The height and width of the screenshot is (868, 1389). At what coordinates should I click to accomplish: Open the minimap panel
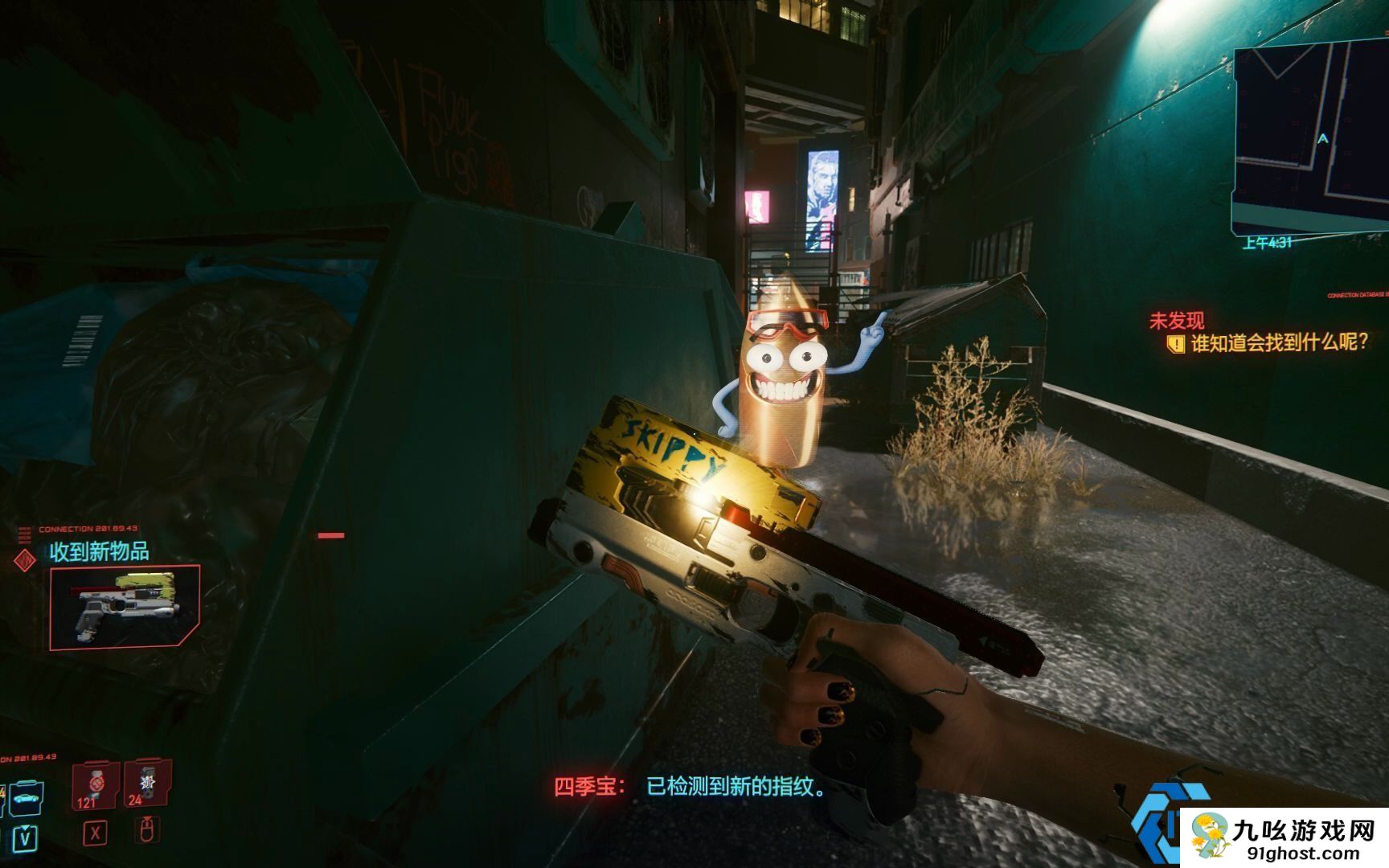[1310, 137]
